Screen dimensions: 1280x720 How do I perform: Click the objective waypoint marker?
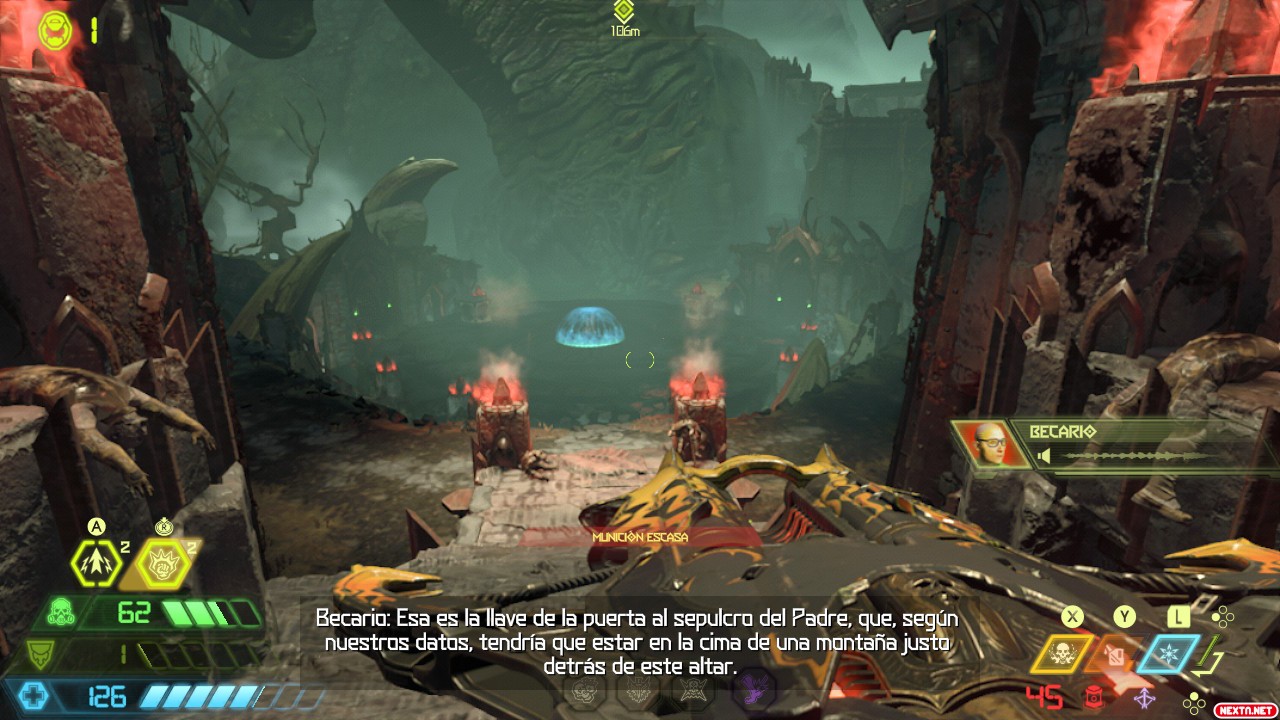click(624, 12)
